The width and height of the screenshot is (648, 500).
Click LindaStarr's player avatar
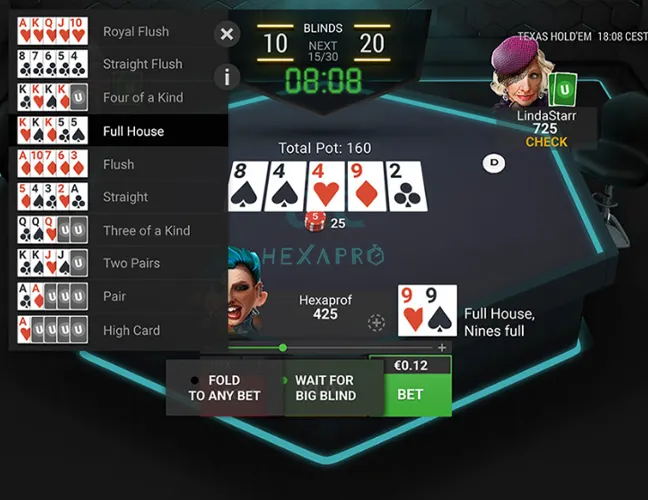522,72
